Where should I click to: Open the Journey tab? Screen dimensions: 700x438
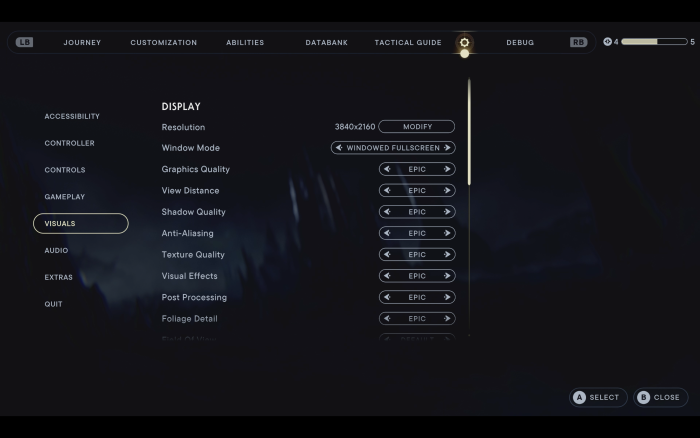click(82, 43)
